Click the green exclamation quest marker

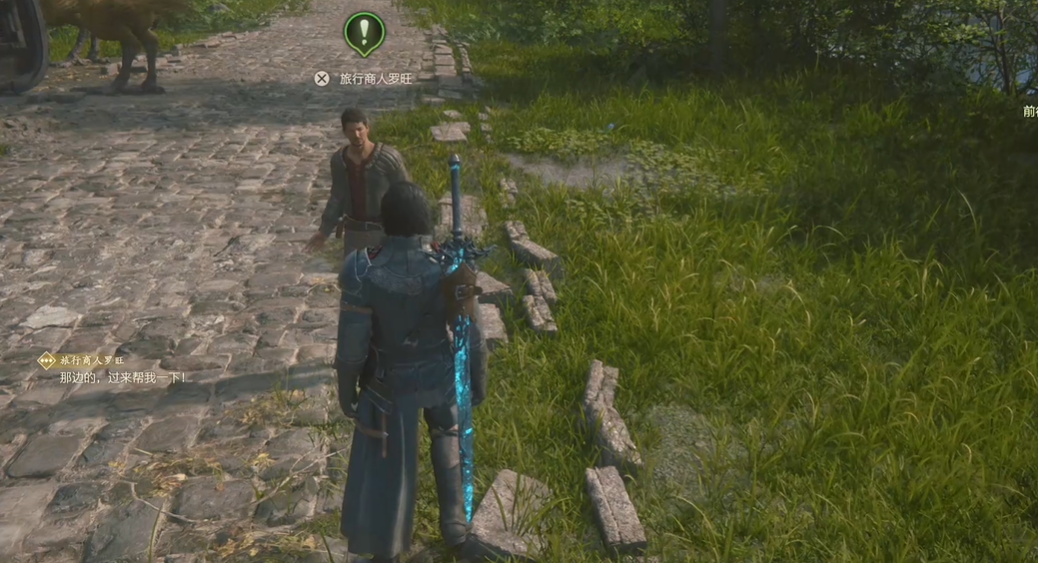click(364, 32)
